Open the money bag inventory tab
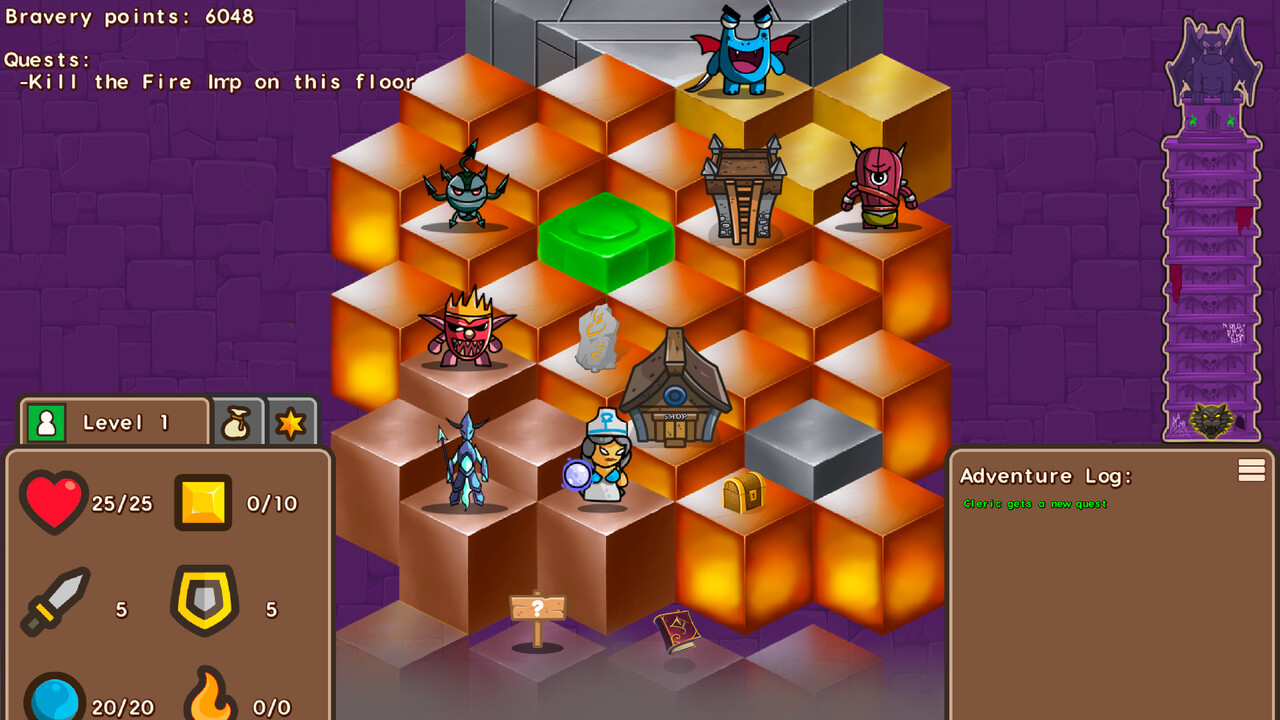This screenshot has width=1280, height=720. point(238,423)
